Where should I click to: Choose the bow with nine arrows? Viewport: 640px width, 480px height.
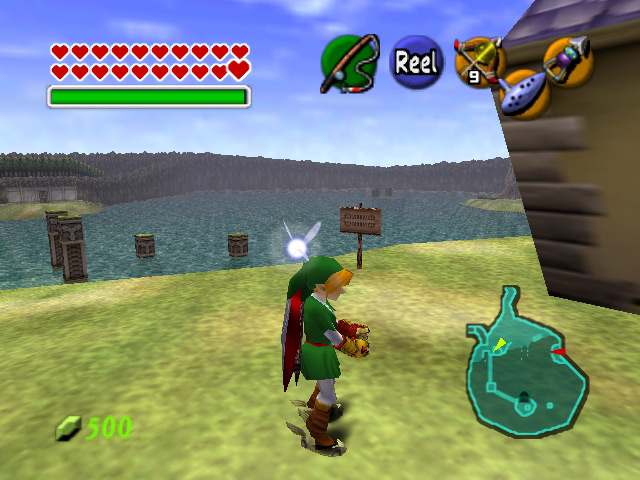pos(477,61)
